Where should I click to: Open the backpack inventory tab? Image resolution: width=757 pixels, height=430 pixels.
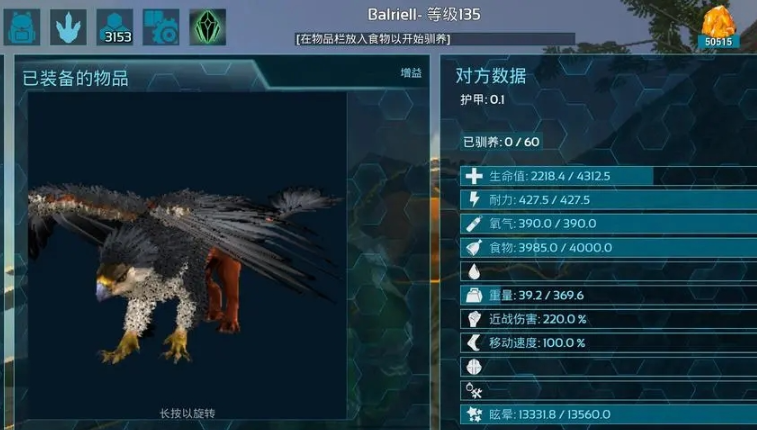pyautogui.click(x=22, y=26)
